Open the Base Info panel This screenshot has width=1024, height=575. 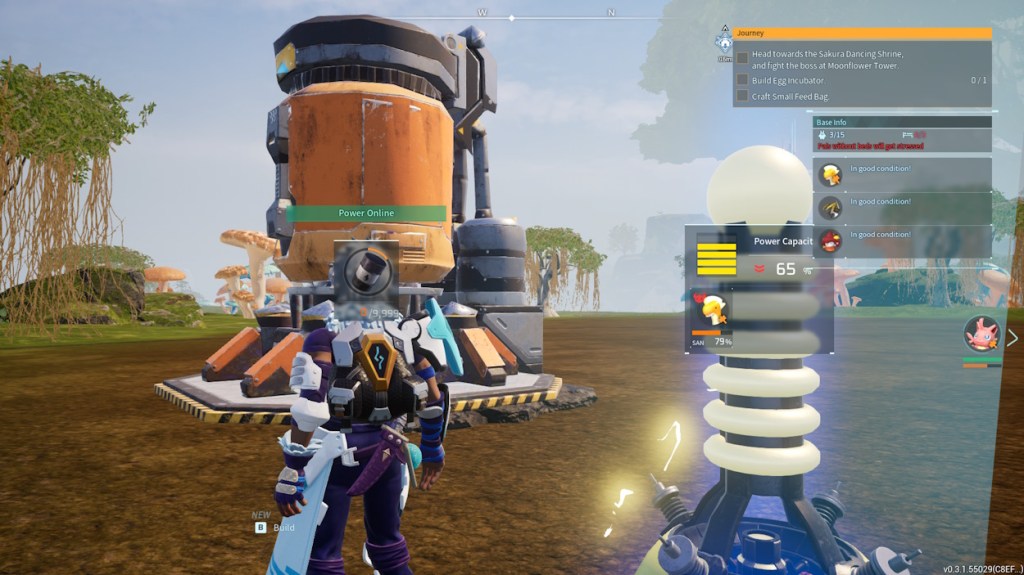902,121
